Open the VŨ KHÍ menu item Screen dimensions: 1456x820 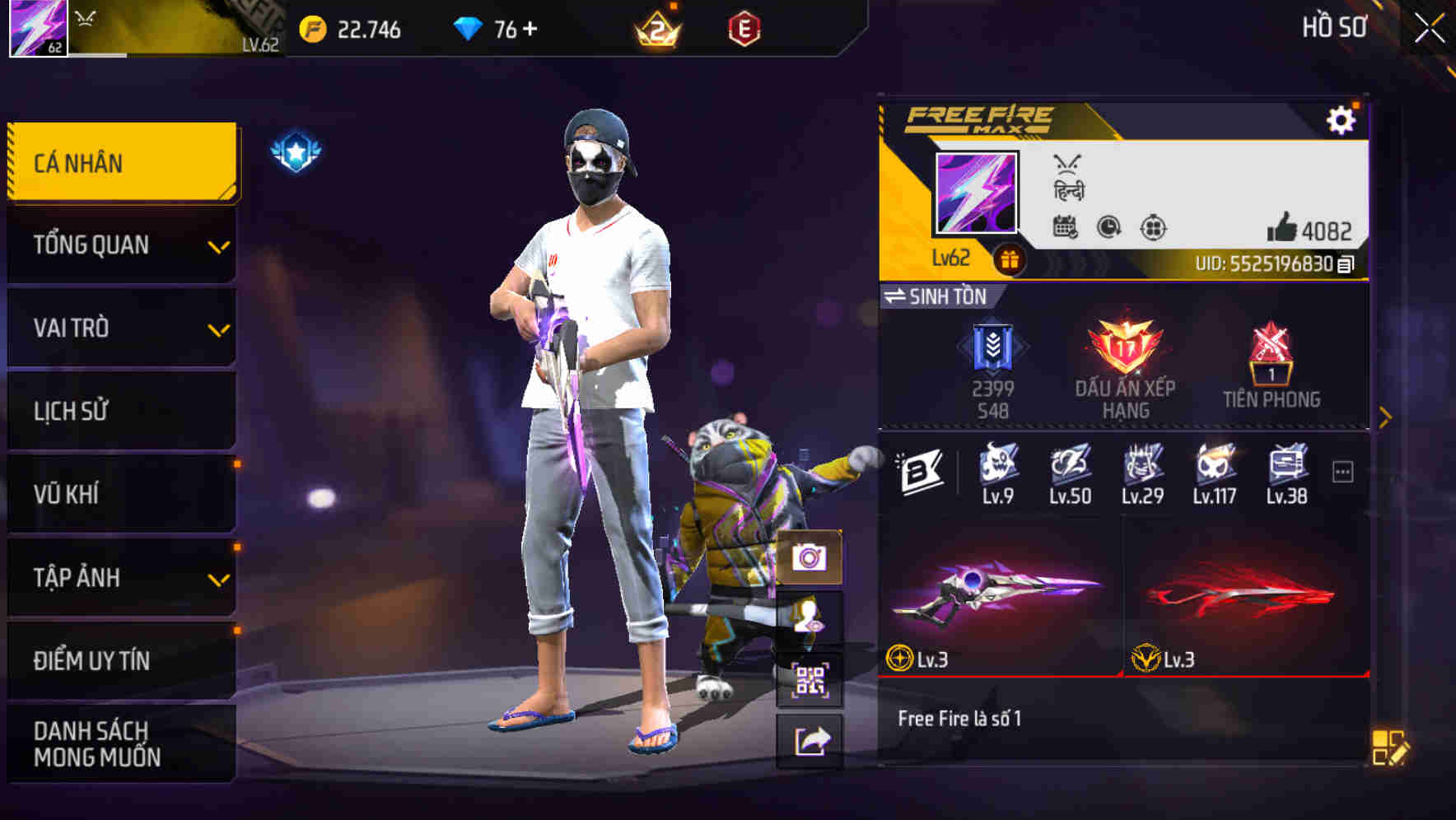[x=119, y=494]
